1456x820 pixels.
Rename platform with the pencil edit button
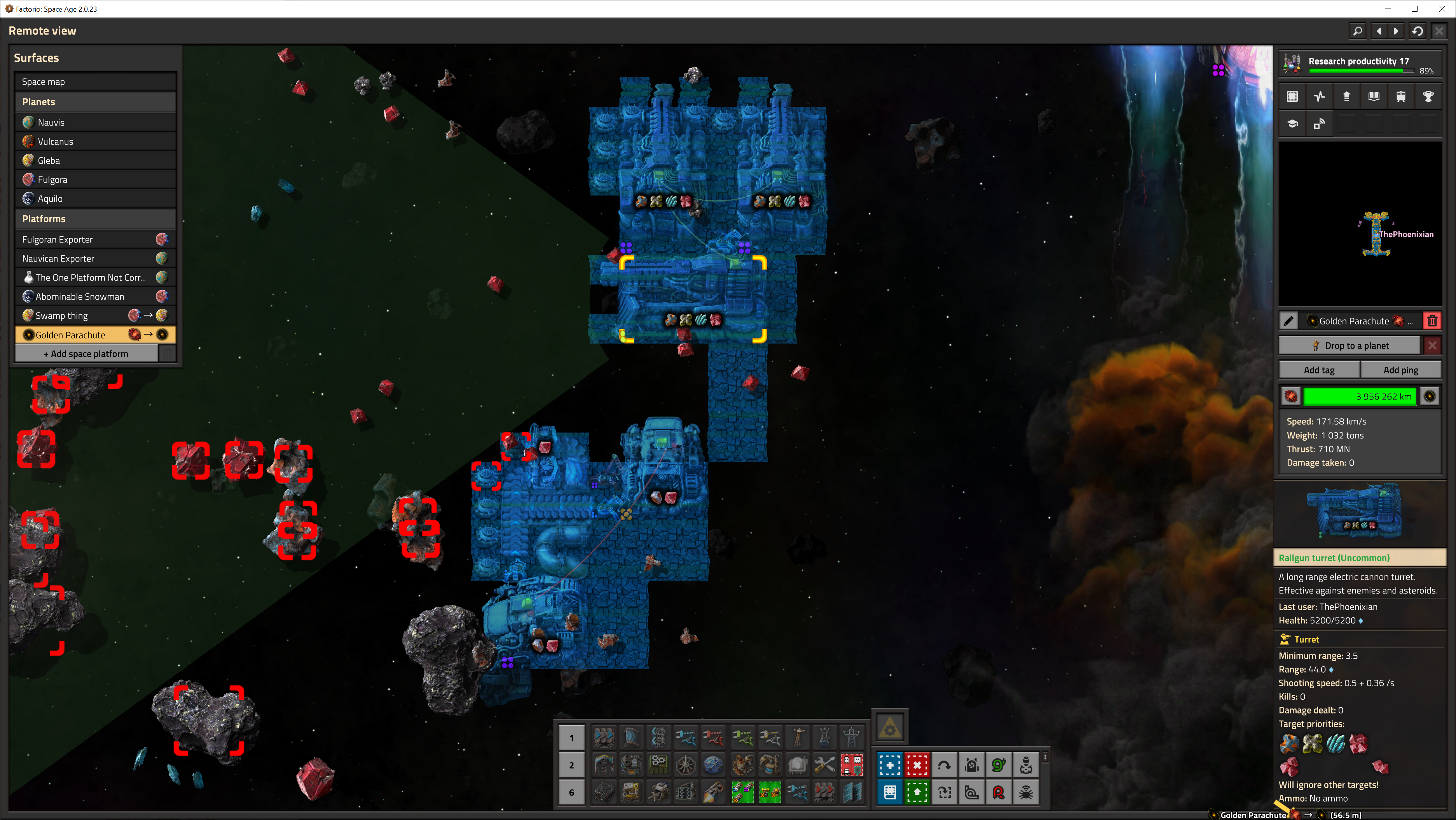(x=1288, y=321)
